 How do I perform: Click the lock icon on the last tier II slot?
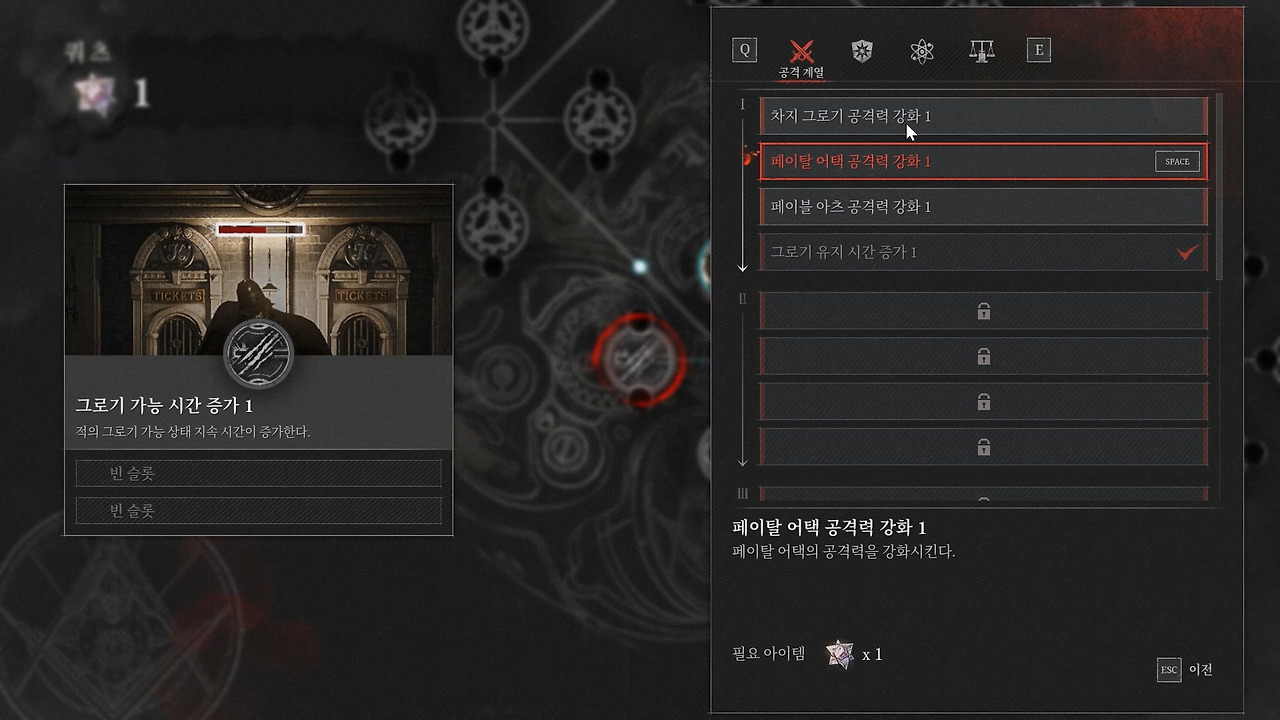click(983, 446)
